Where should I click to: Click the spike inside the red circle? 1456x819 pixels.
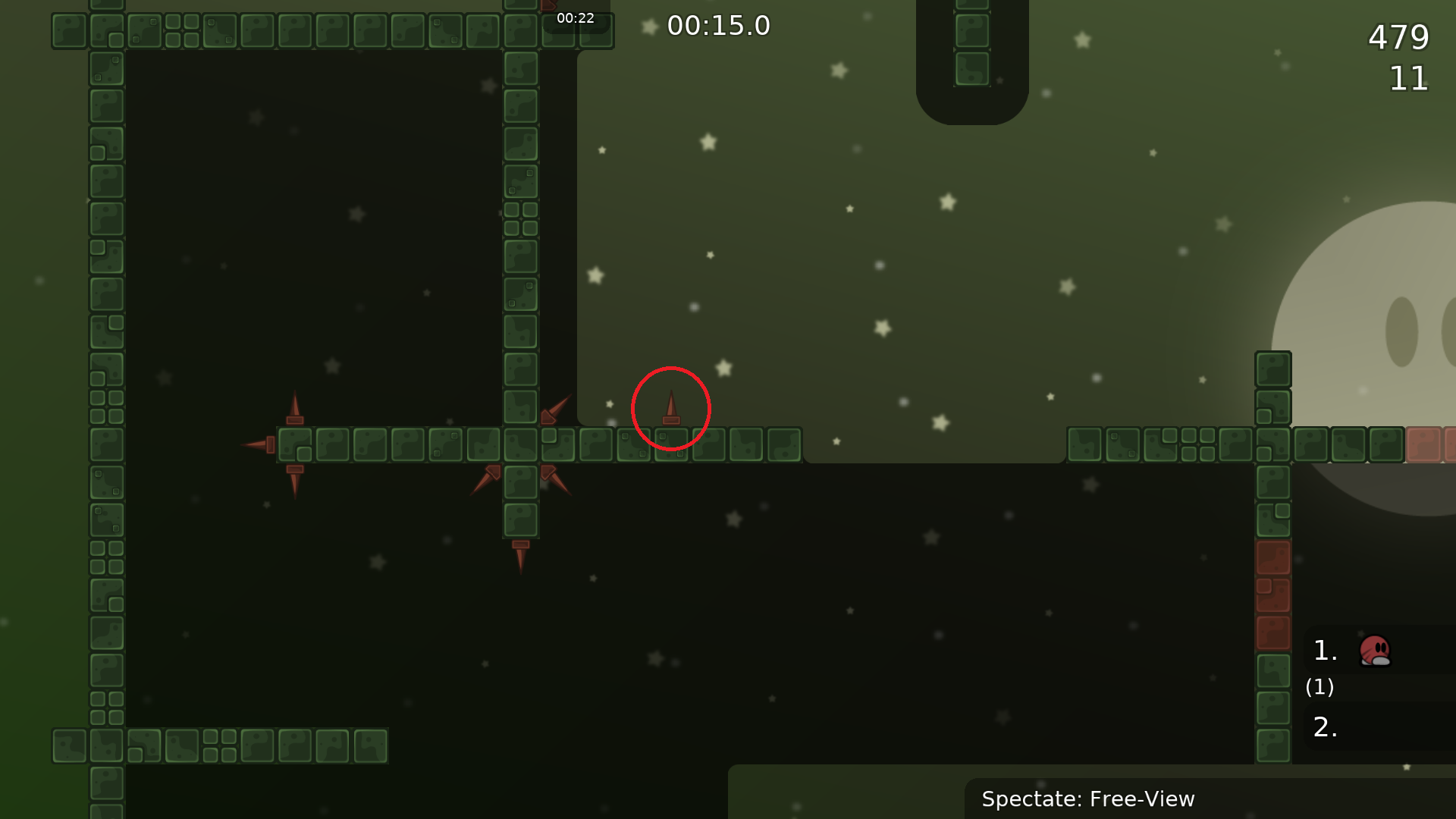670,409
